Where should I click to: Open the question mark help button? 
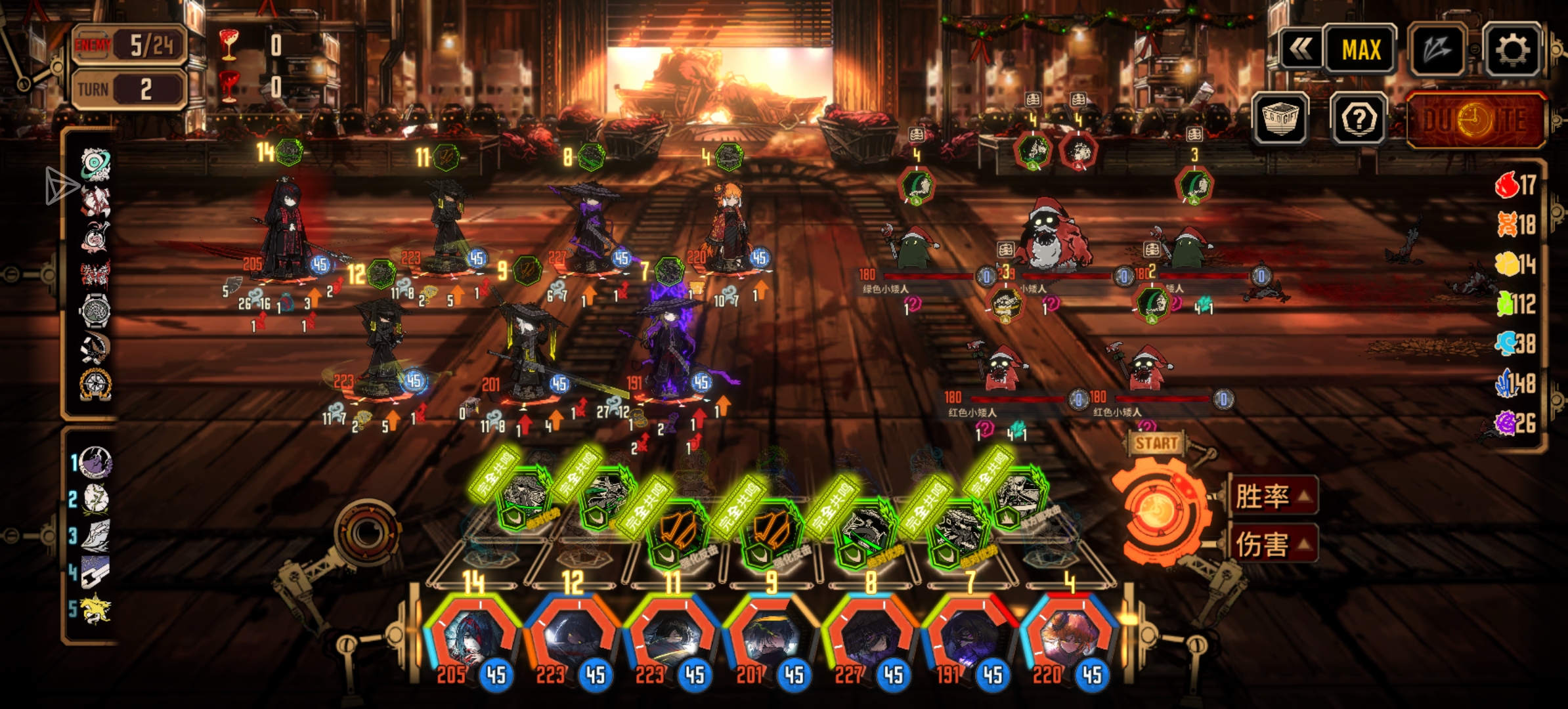point(1359,119)
